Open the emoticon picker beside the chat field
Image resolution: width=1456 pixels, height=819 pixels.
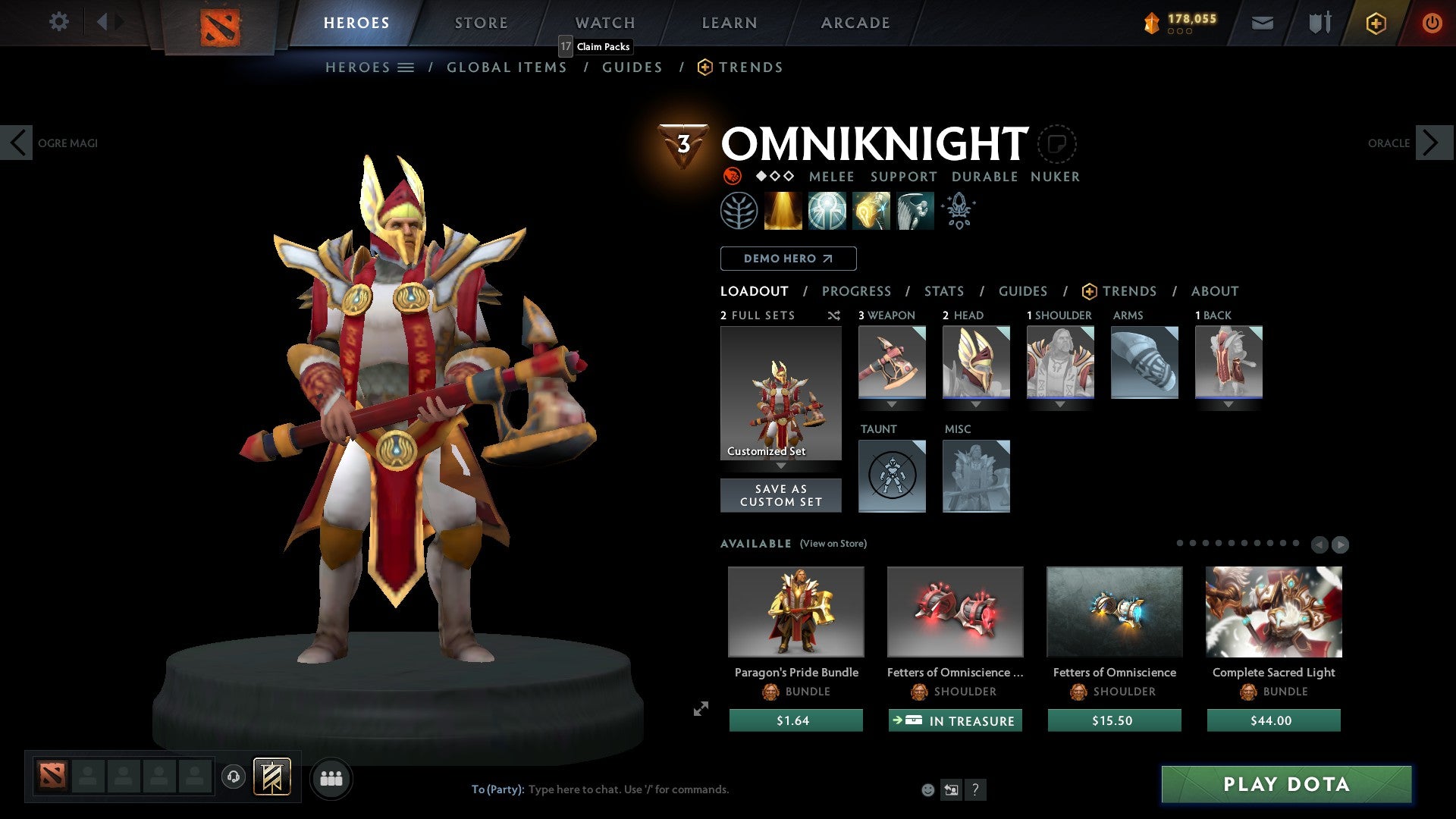pos(927,789)
